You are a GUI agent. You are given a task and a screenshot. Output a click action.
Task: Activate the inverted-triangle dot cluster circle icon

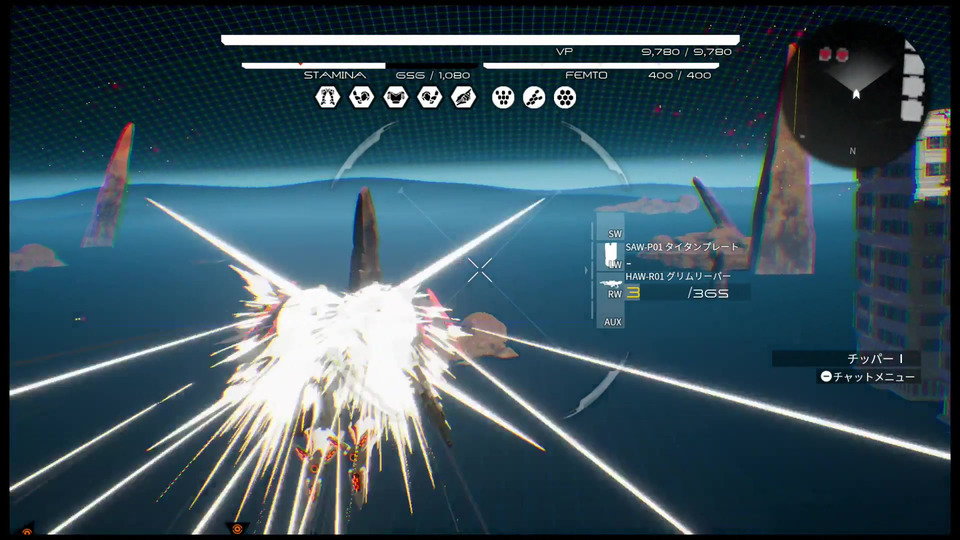(x=503, y=97)
